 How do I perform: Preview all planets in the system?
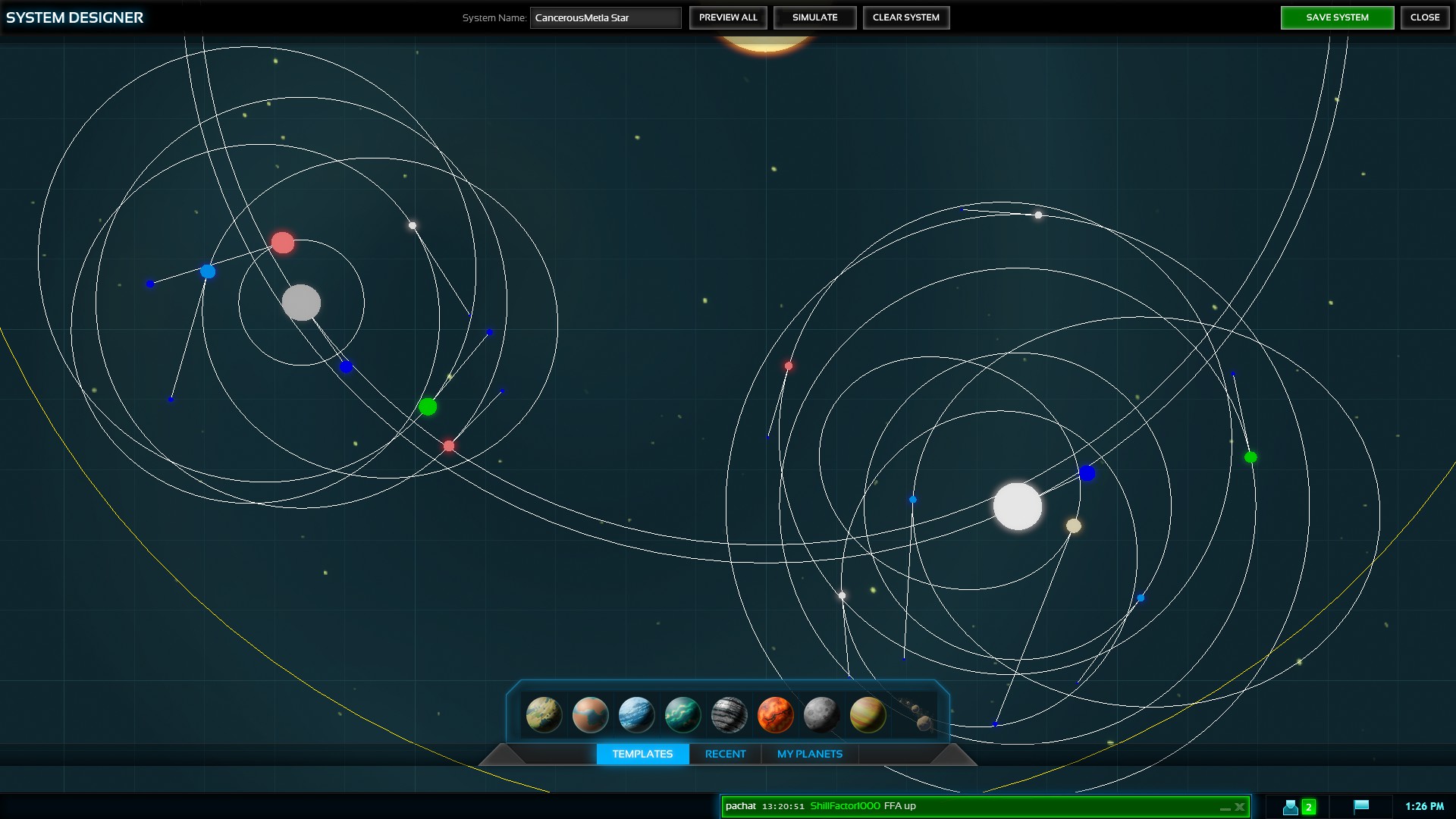[x=728, y=17]
